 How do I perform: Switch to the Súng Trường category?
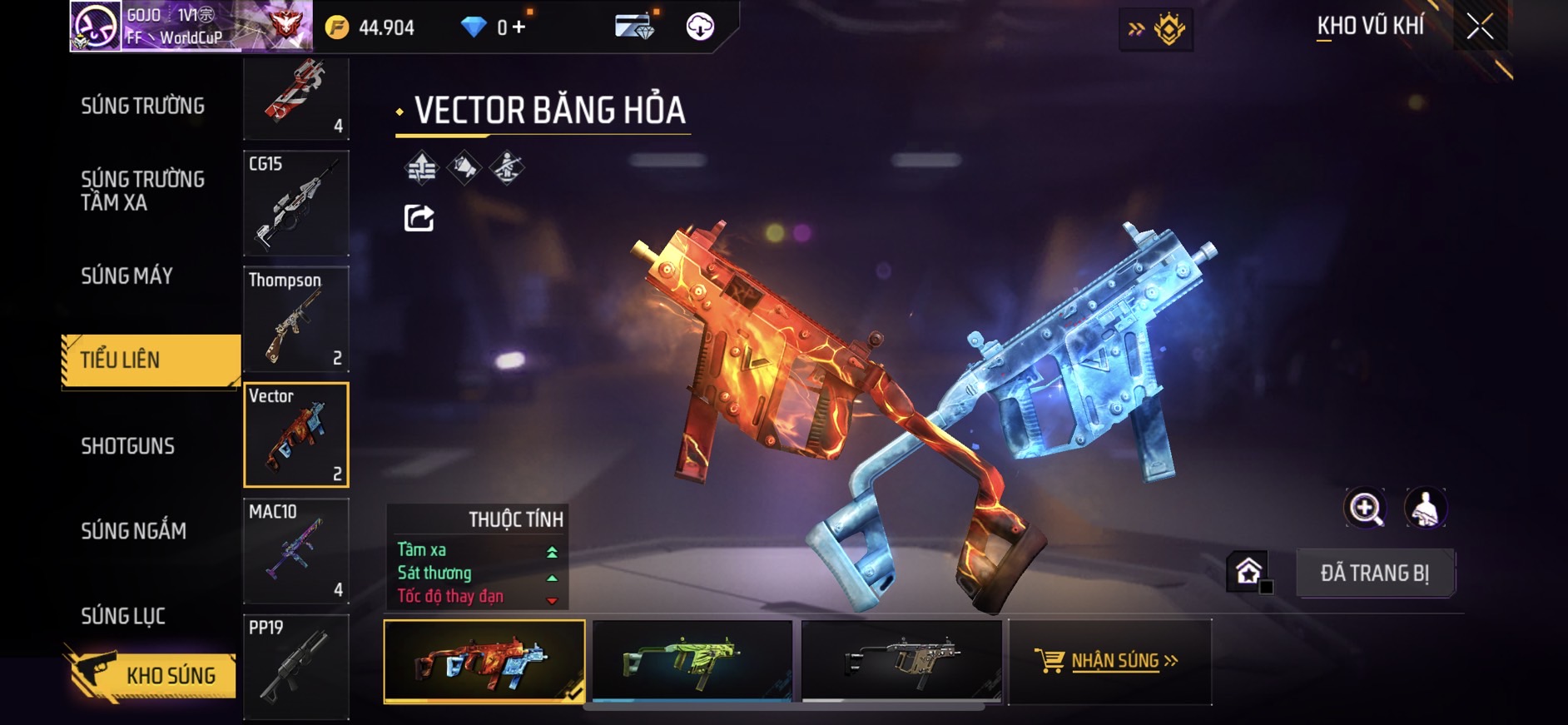(x=142, y=106)
